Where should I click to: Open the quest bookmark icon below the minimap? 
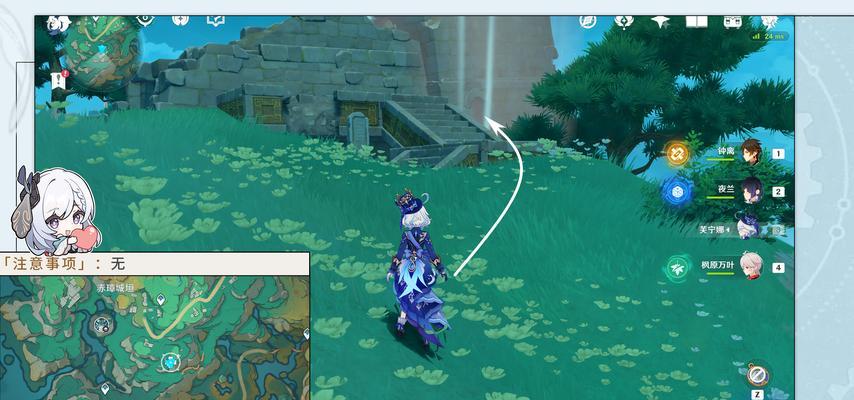coord(58,82)
